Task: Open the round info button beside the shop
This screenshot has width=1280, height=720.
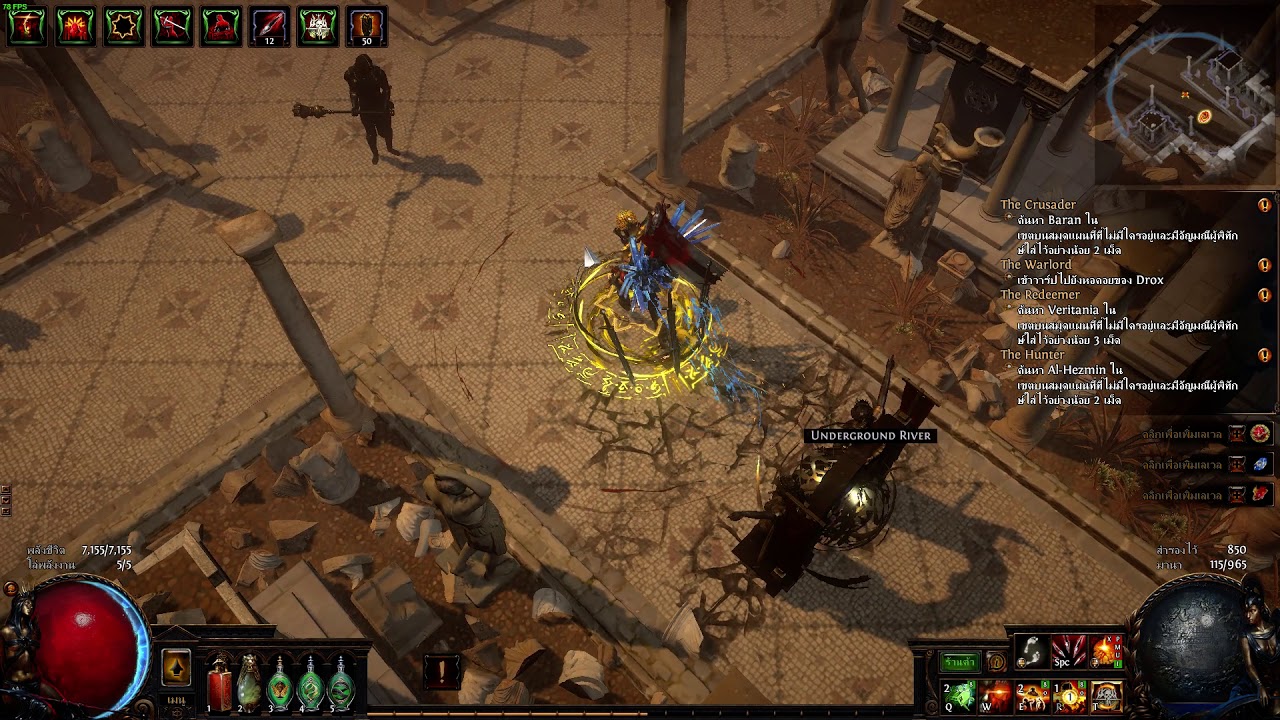Action: click(996, 662)
